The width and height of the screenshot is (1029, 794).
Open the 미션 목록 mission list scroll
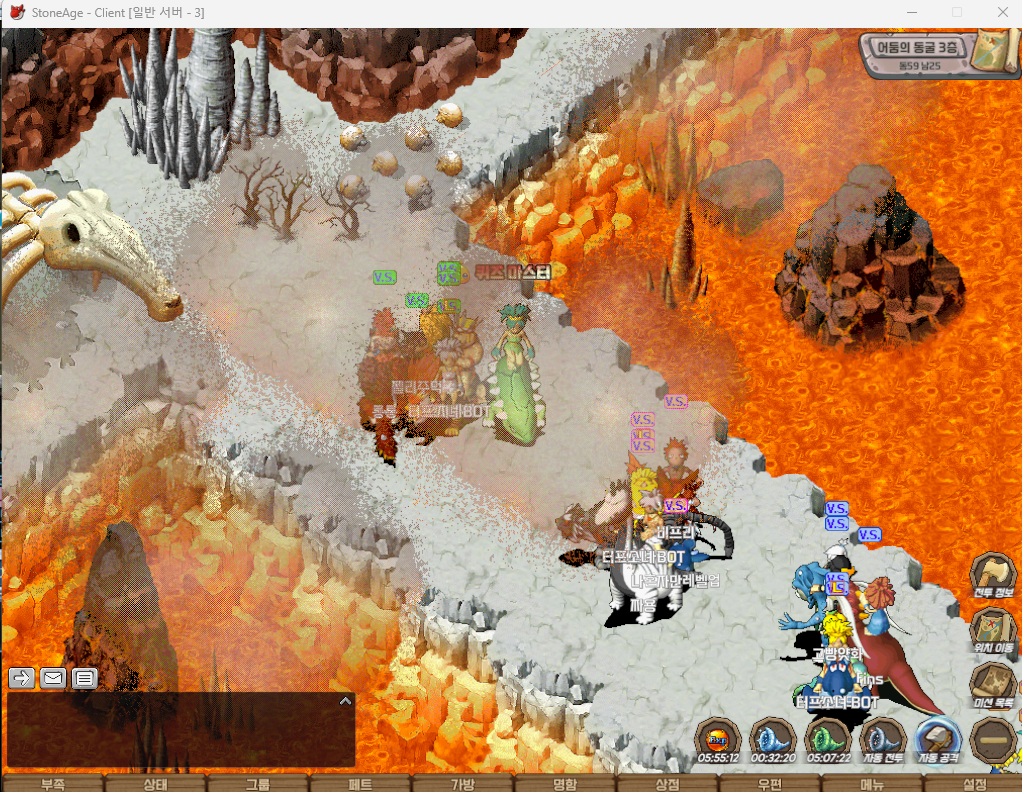point(992,683)
